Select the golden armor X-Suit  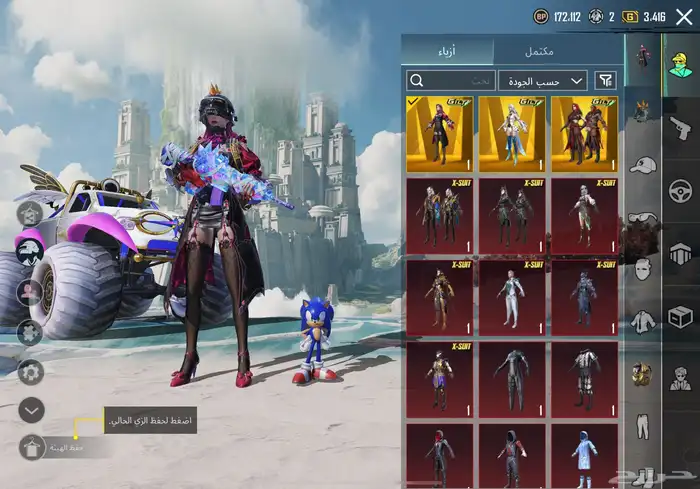pos(439,297)
